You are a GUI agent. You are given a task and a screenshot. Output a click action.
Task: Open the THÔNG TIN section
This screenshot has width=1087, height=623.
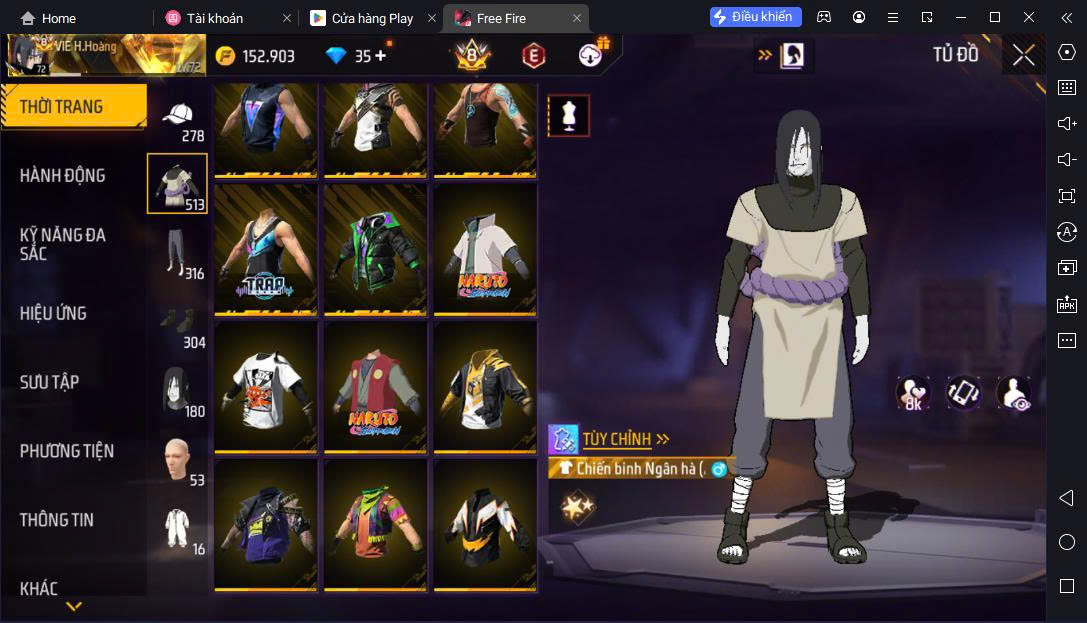click(57, 520)
